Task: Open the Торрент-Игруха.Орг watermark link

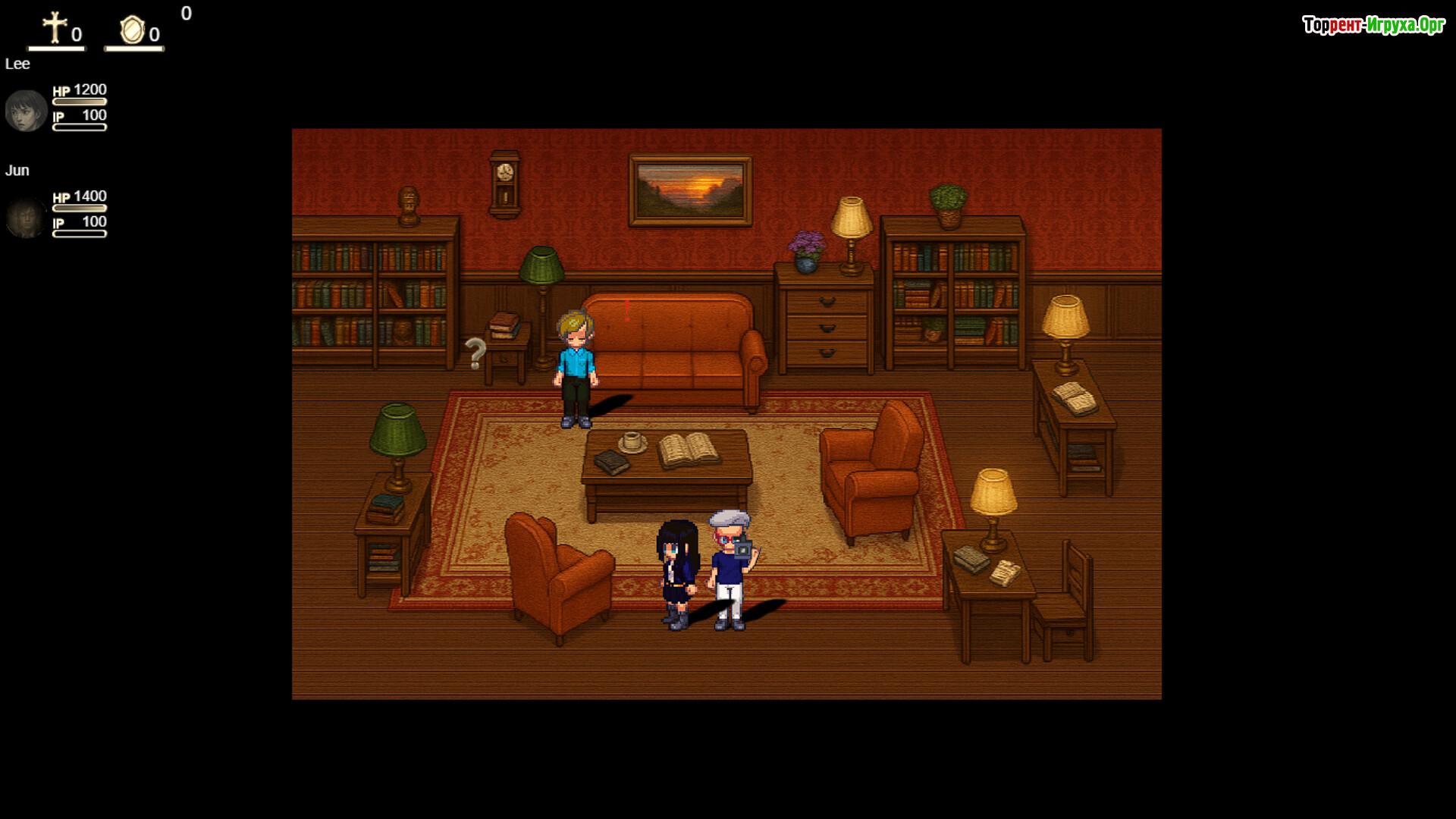Action: click(x=1373, y=25)
